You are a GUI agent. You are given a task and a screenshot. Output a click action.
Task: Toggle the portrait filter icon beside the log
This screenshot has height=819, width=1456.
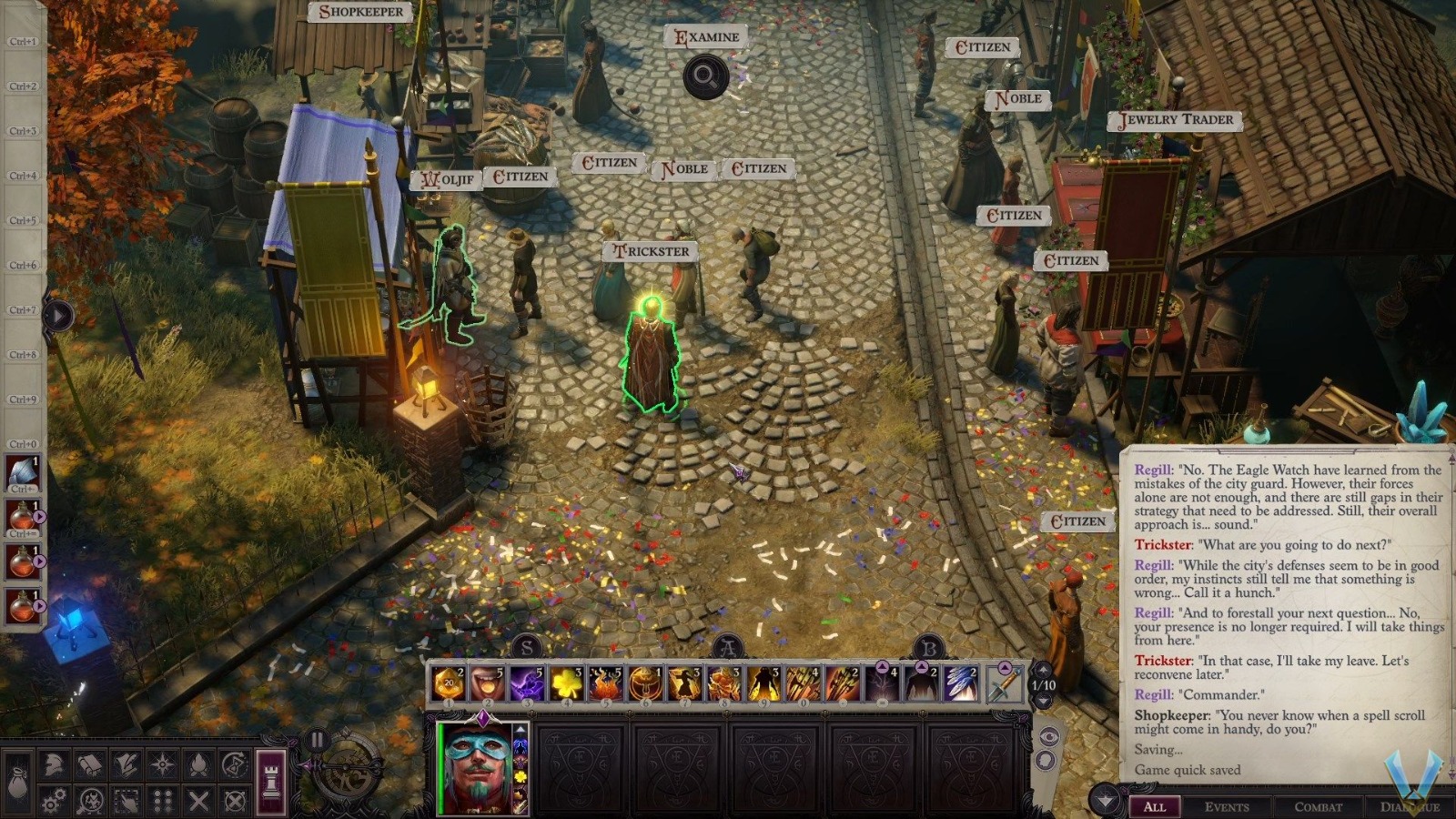click(1046, 760)
